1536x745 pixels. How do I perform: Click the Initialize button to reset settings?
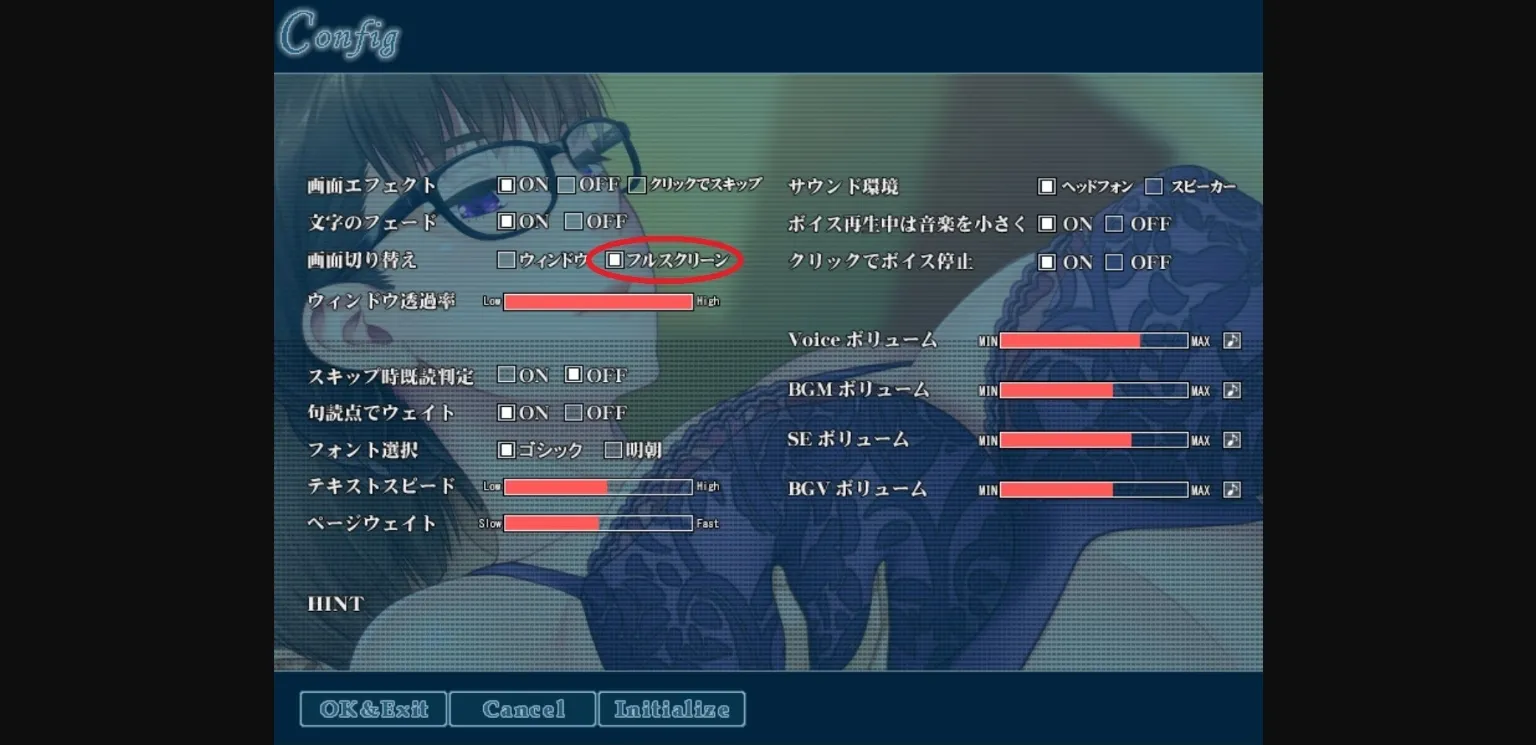(x=671, y=708)
